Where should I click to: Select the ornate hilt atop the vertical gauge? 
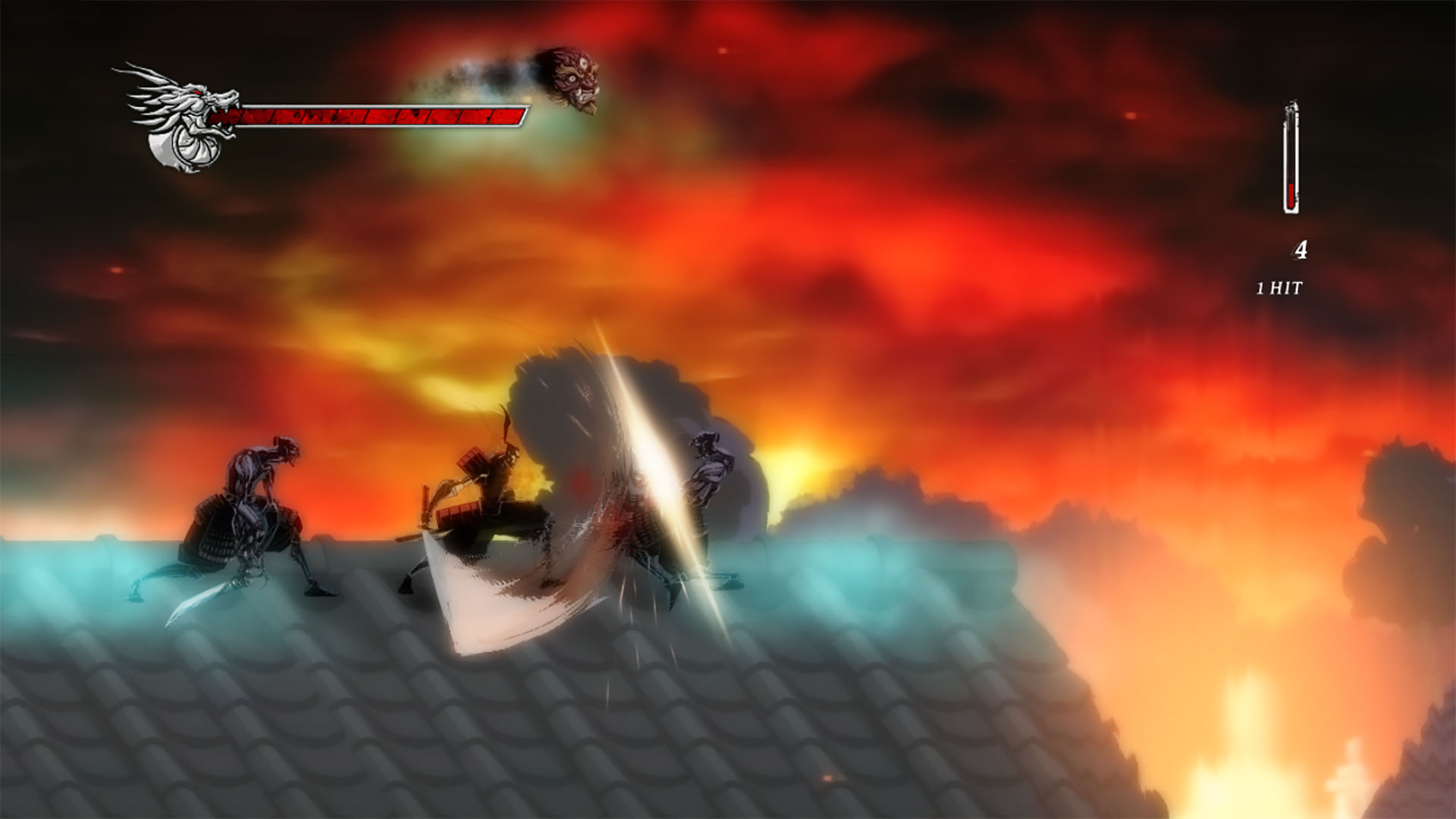point(1293,105)
